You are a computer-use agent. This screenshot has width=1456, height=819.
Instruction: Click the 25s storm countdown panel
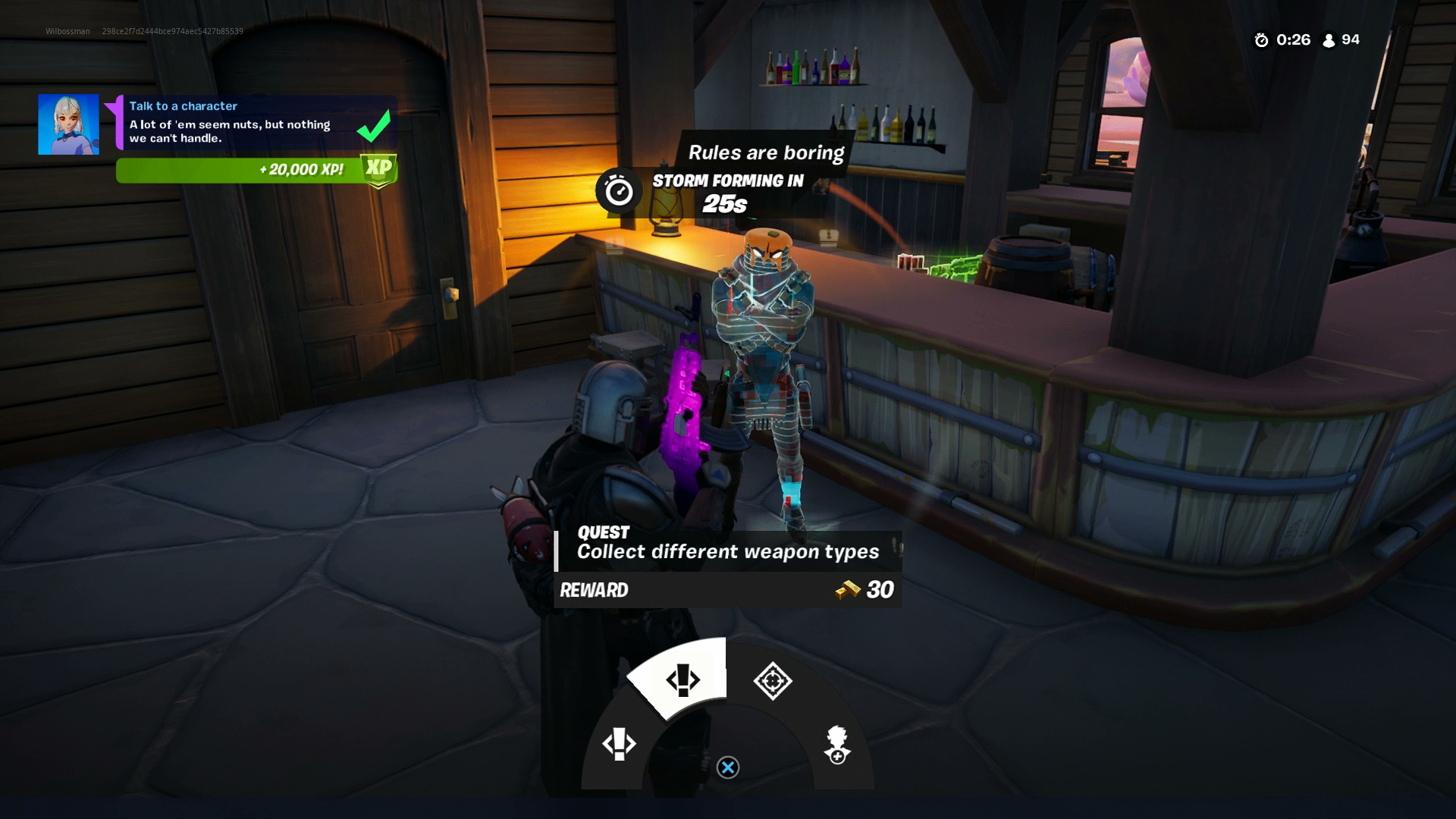724,202
